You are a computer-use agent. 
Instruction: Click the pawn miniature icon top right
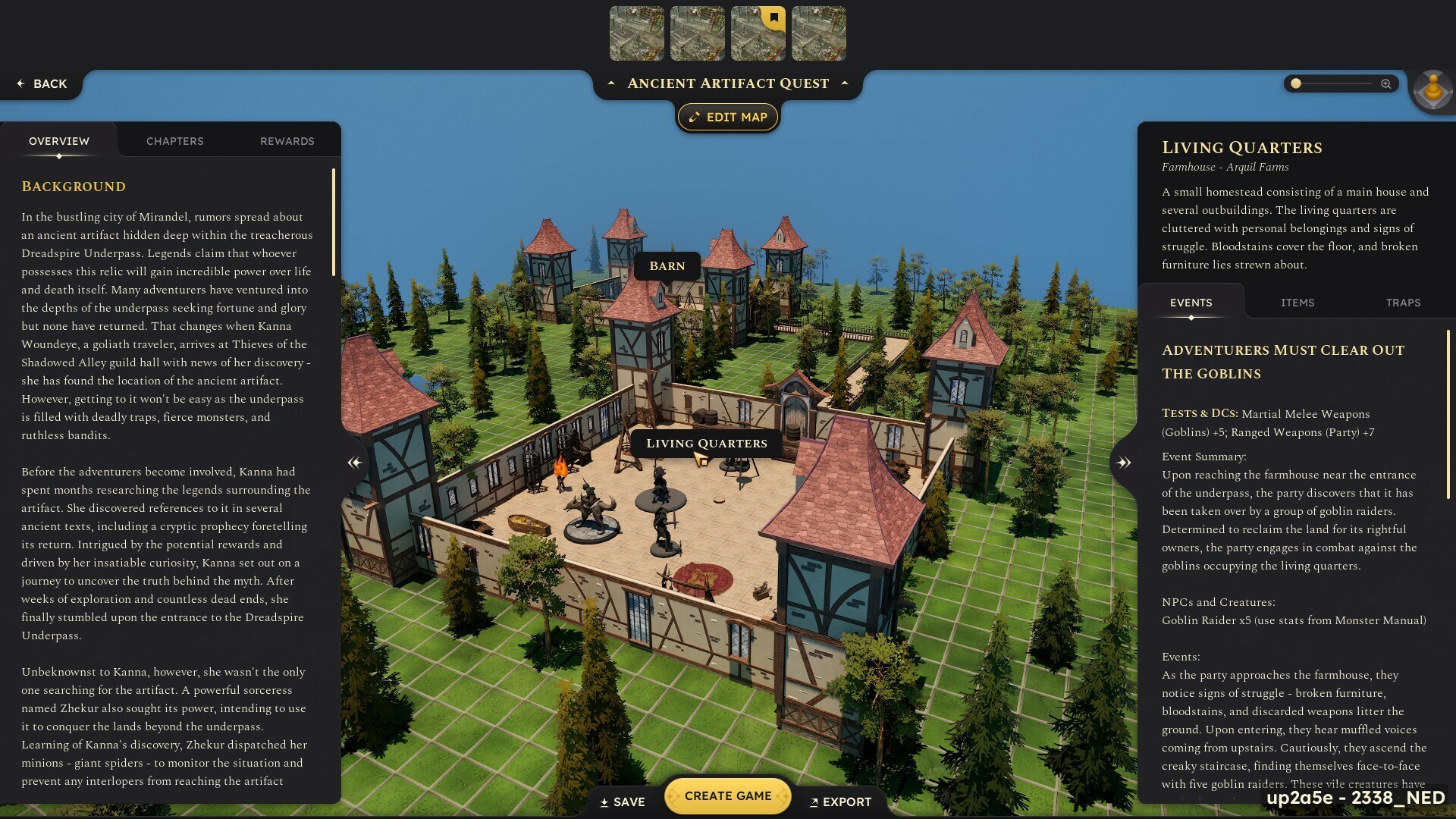point(1432,89)
